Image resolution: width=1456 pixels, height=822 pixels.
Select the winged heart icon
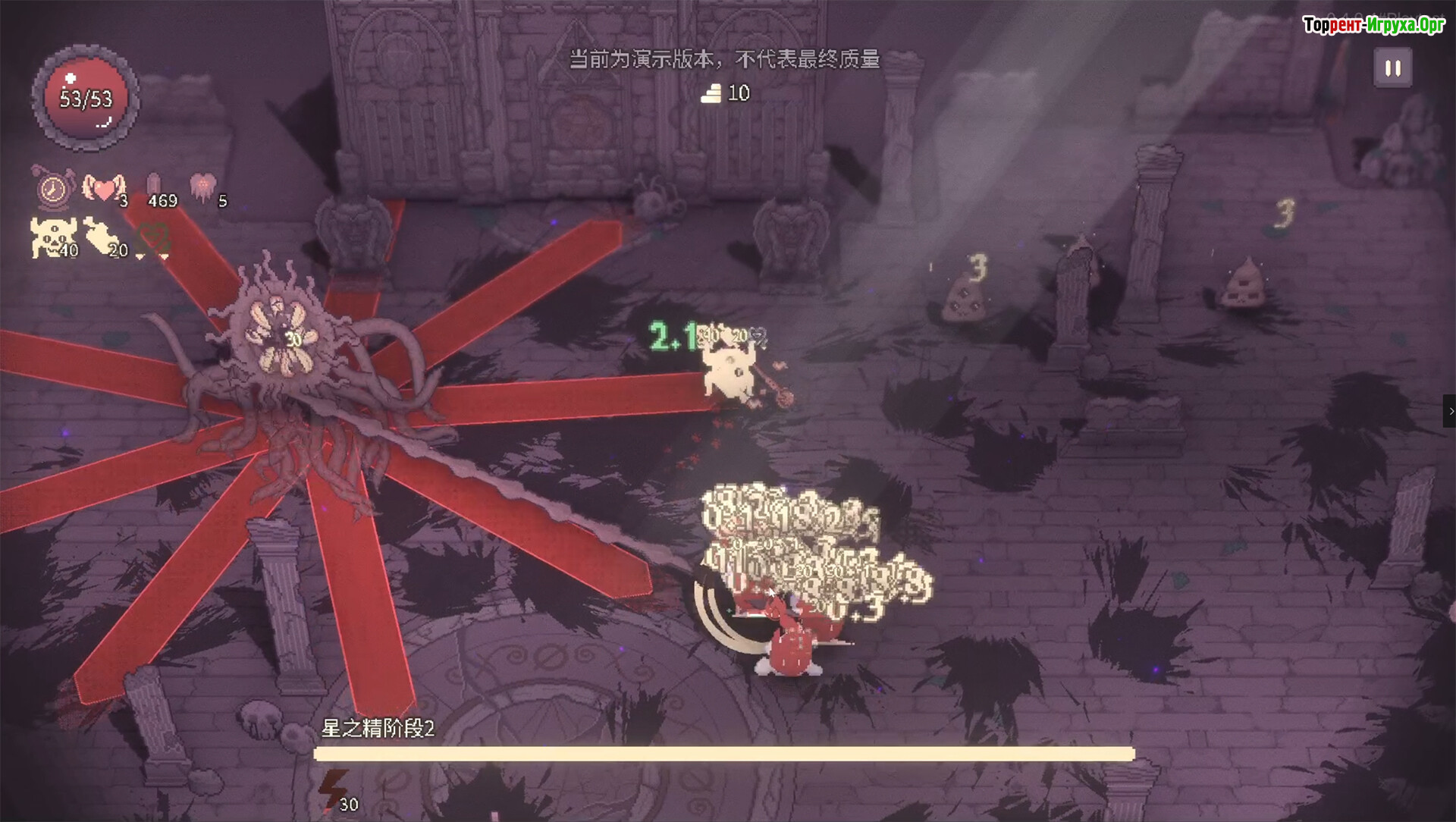(103, 188)
